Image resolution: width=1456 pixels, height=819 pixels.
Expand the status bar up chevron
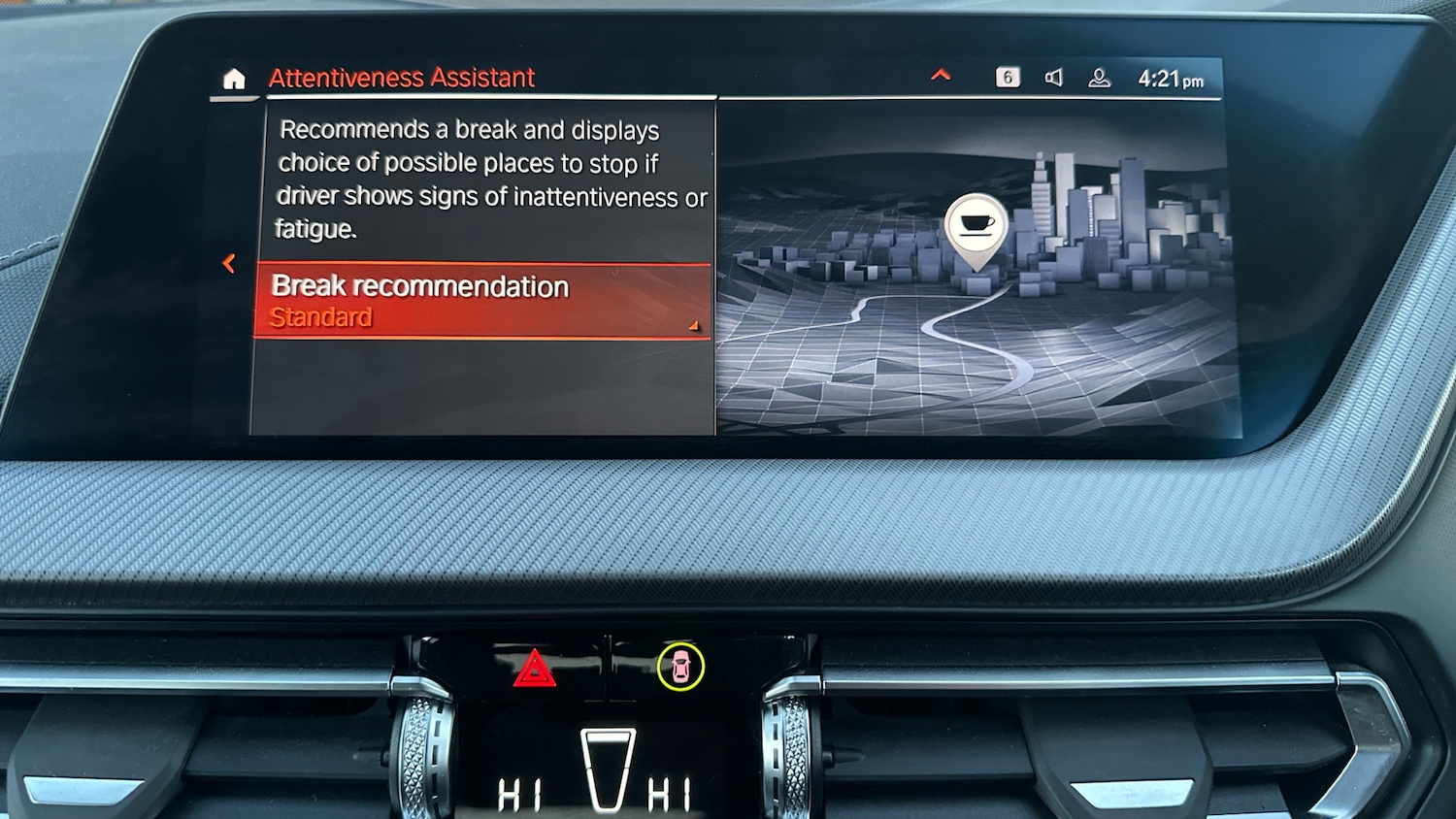point(941,75)
